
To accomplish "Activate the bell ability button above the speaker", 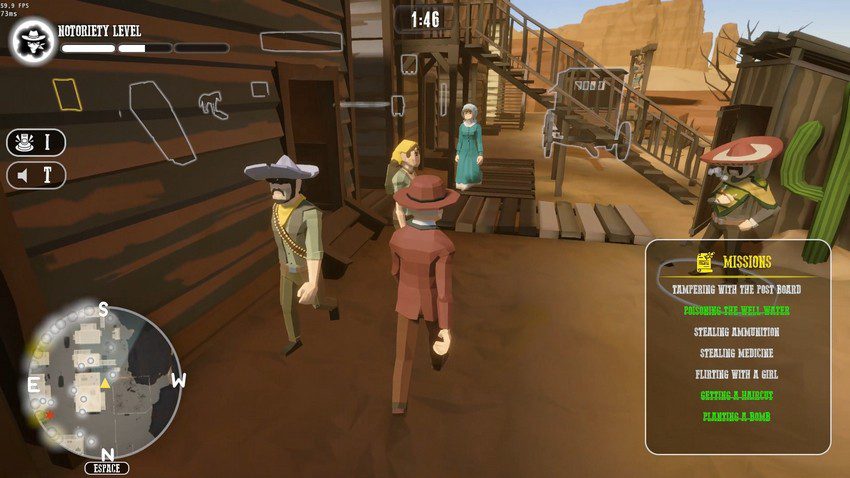I will coord(36,143).
